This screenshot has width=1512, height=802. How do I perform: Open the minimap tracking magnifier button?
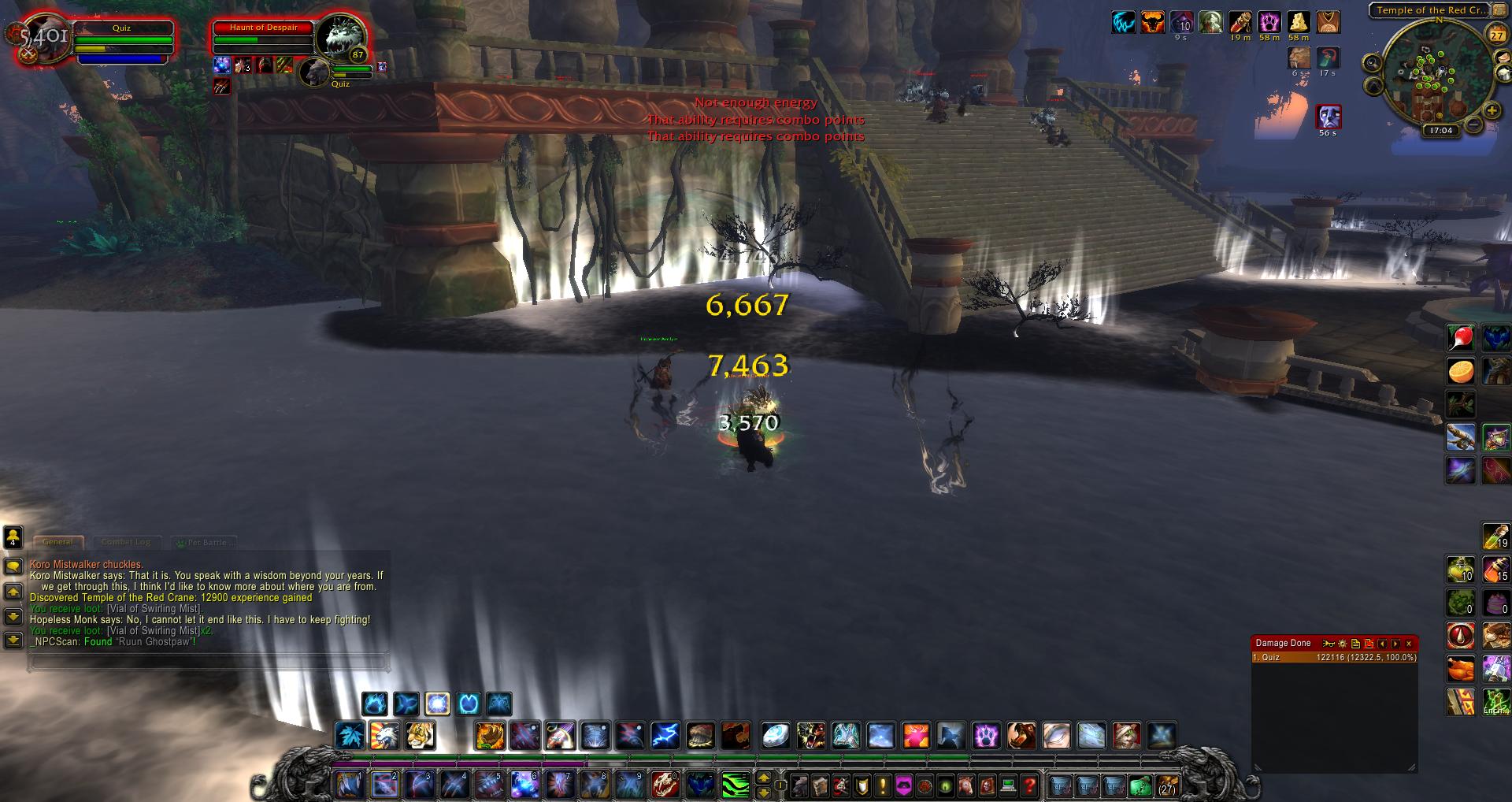1373,63
